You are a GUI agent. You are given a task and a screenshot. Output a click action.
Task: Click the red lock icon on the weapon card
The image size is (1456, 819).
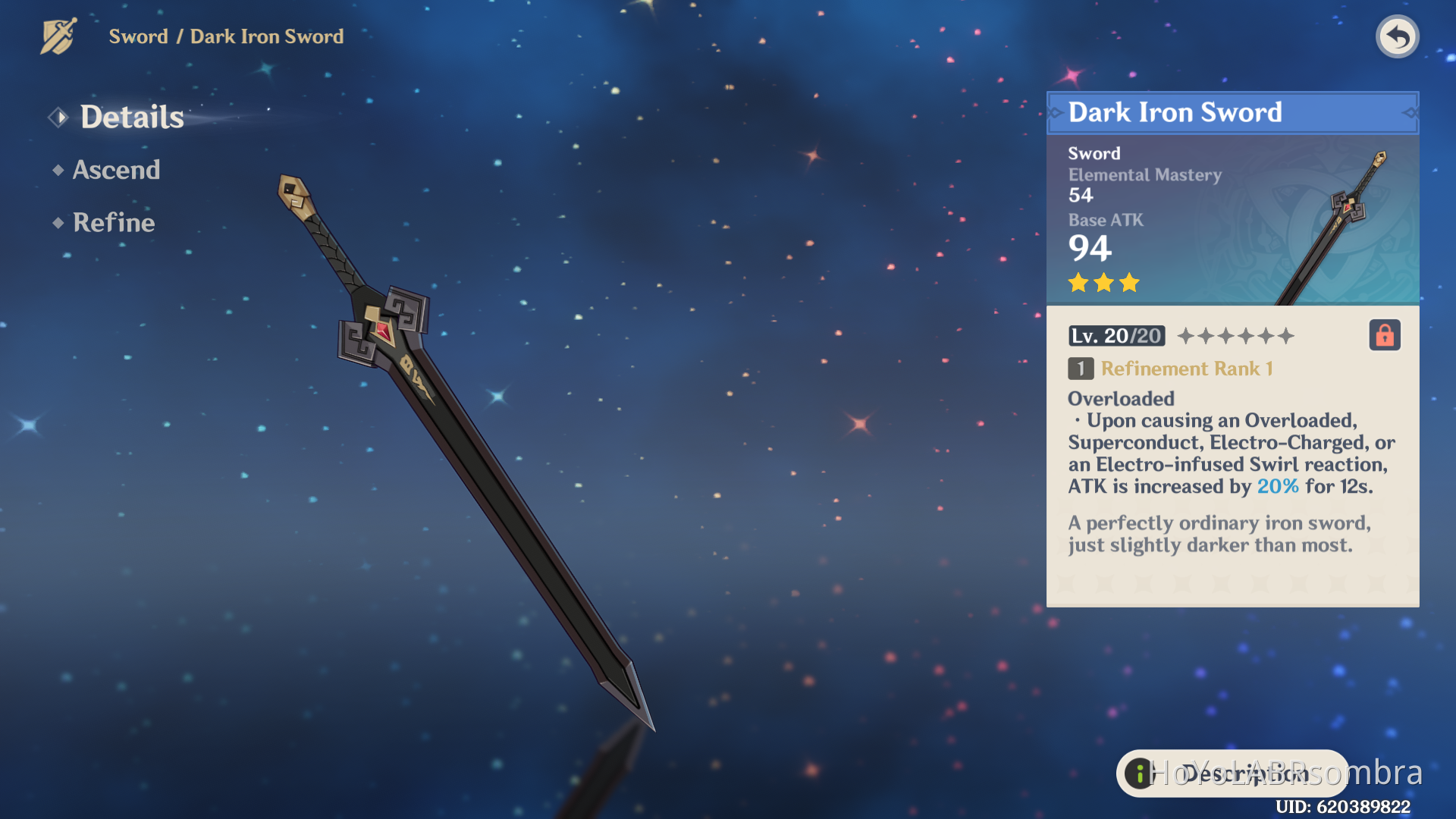1385,334
